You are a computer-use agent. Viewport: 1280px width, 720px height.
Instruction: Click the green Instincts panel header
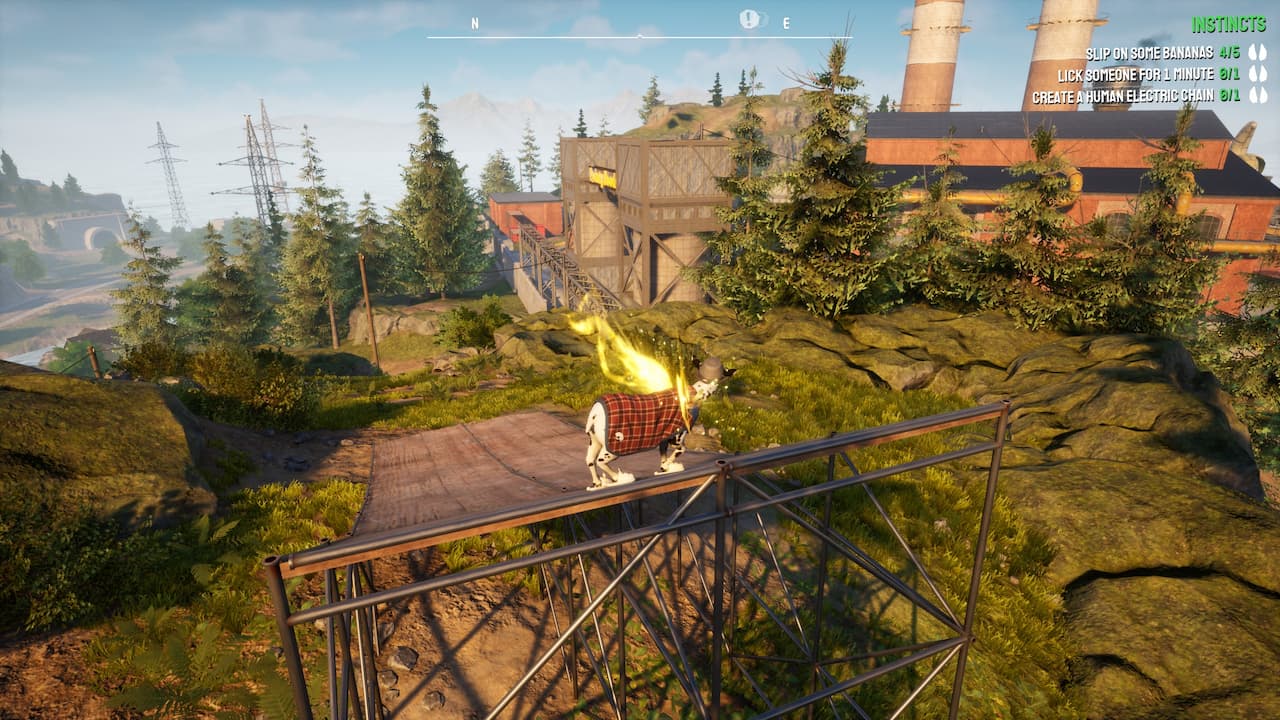[1228, 23]
